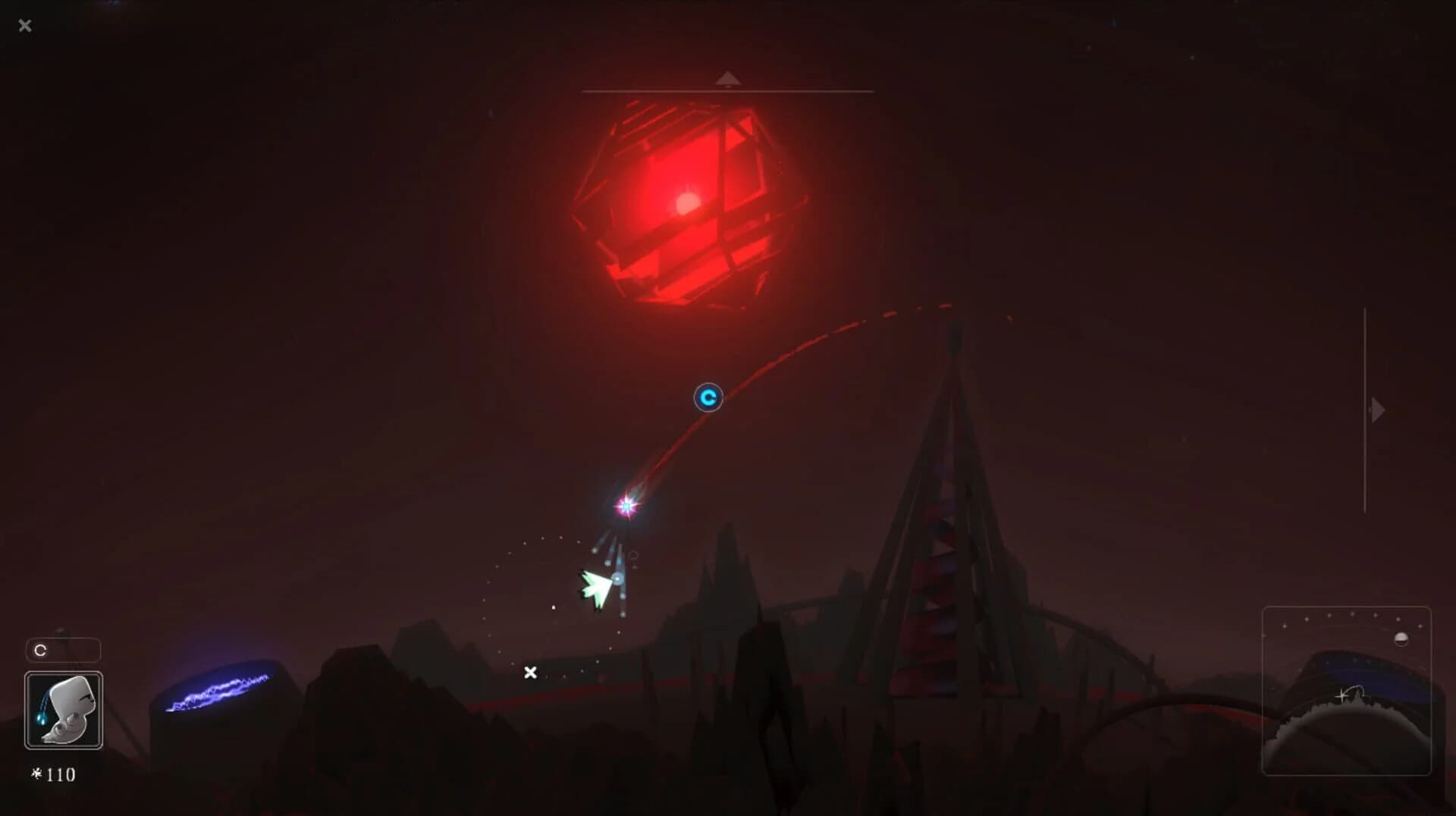Click the glowing comet star on the red trail
The image size is (1456, 816).
(625, 507)
